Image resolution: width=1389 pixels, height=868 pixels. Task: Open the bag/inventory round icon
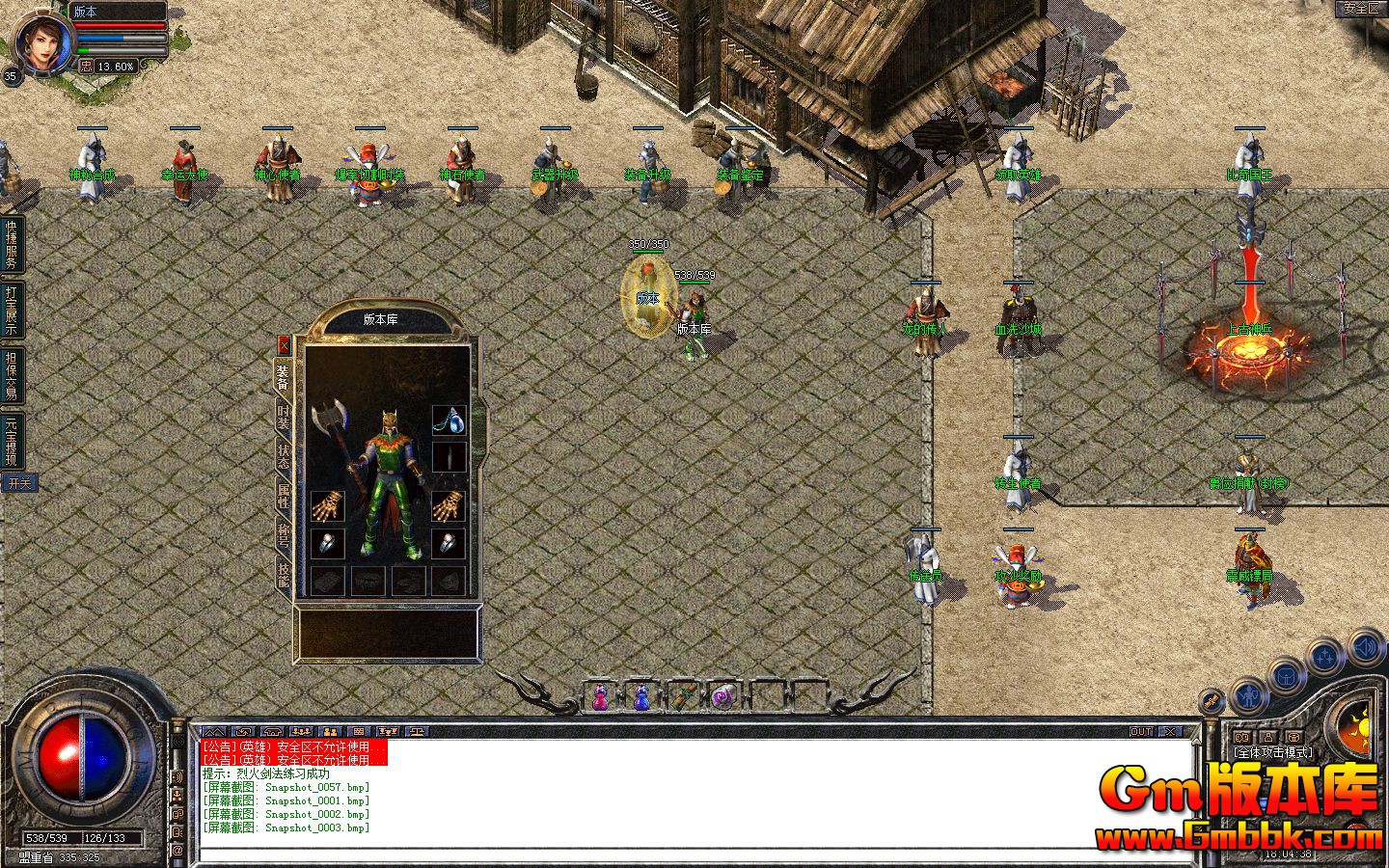(x=1285, y=676)
